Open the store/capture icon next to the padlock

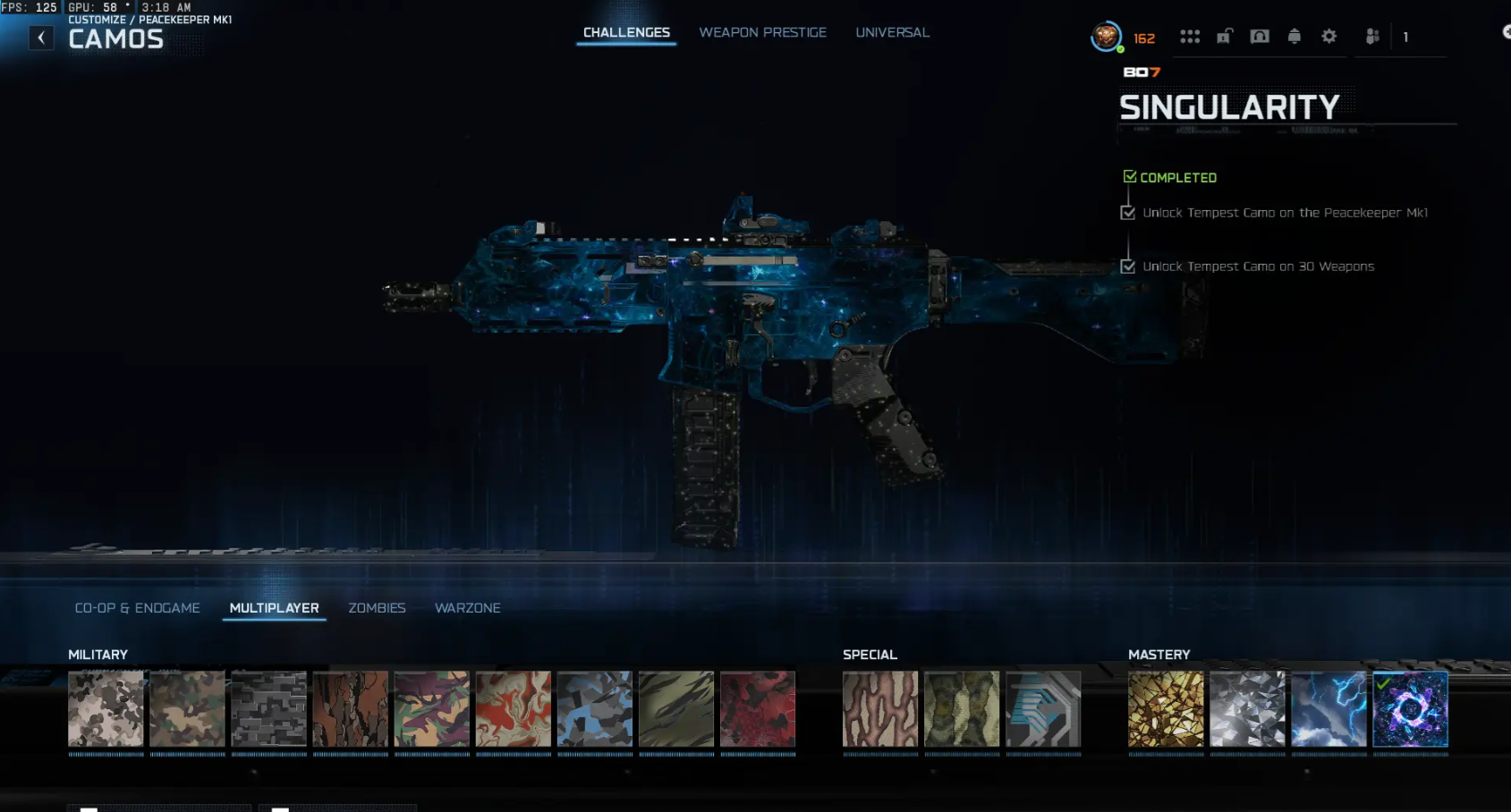click(x=1259, y=36)
